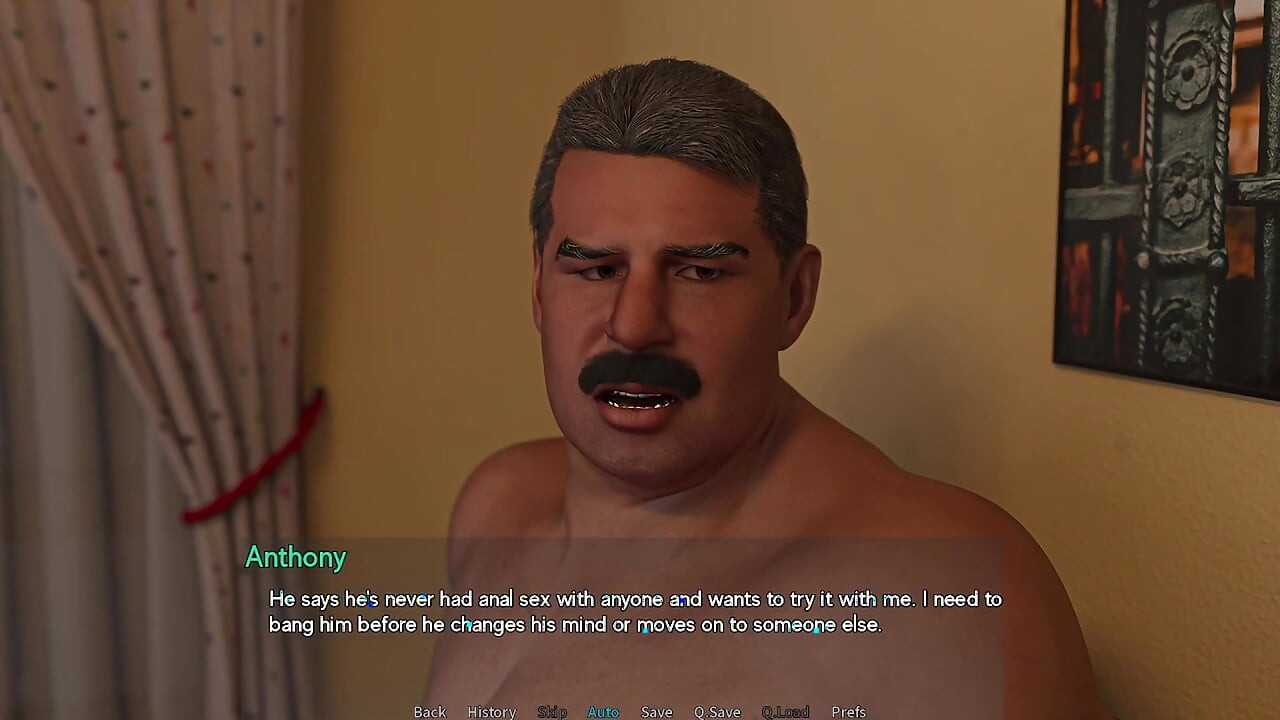Click the quick menu bar at bottom
The width and height of the screenshot is (1280, 720).
640,711
